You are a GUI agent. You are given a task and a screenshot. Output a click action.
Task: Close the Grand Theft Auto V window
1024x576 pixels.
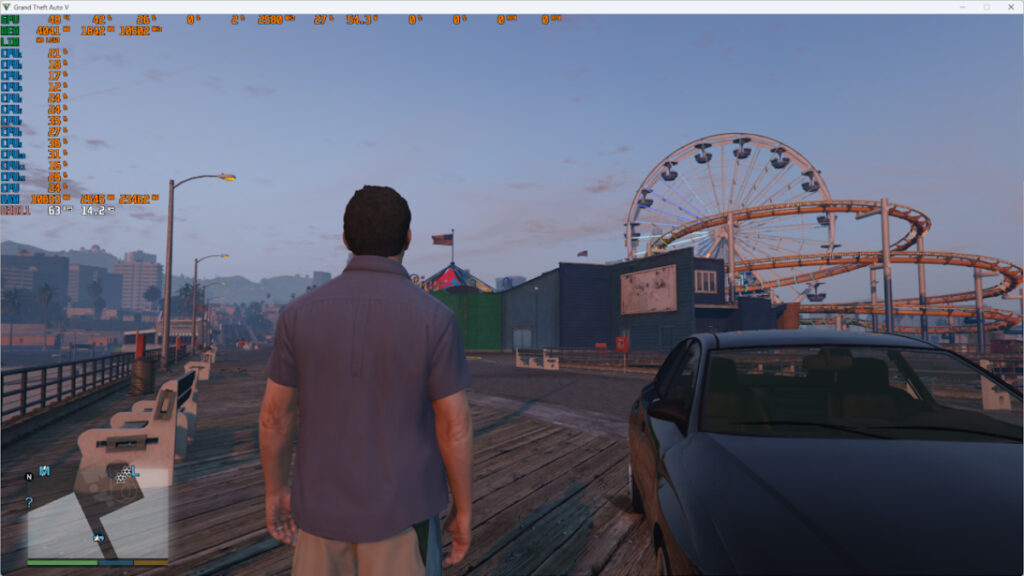1009,7
